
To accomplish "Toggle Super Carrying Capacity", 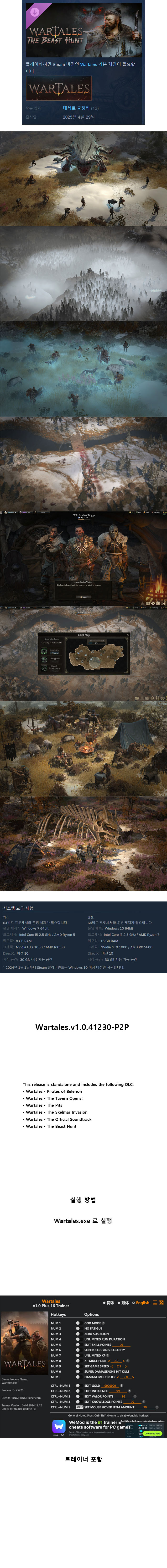I will pos(78,1350).
